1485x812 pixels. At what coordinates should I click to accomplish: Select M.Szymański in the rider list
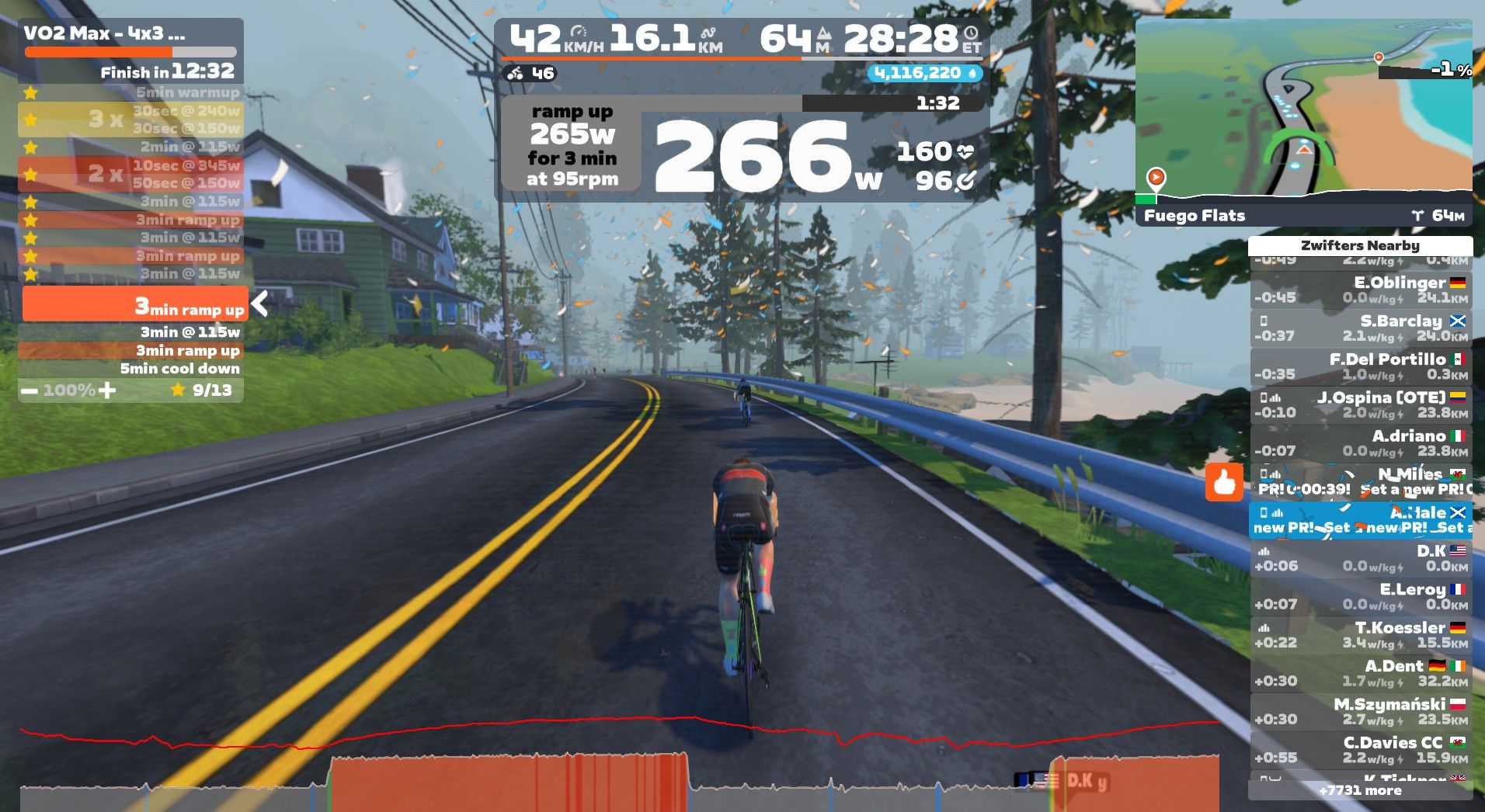(1361, 711)
